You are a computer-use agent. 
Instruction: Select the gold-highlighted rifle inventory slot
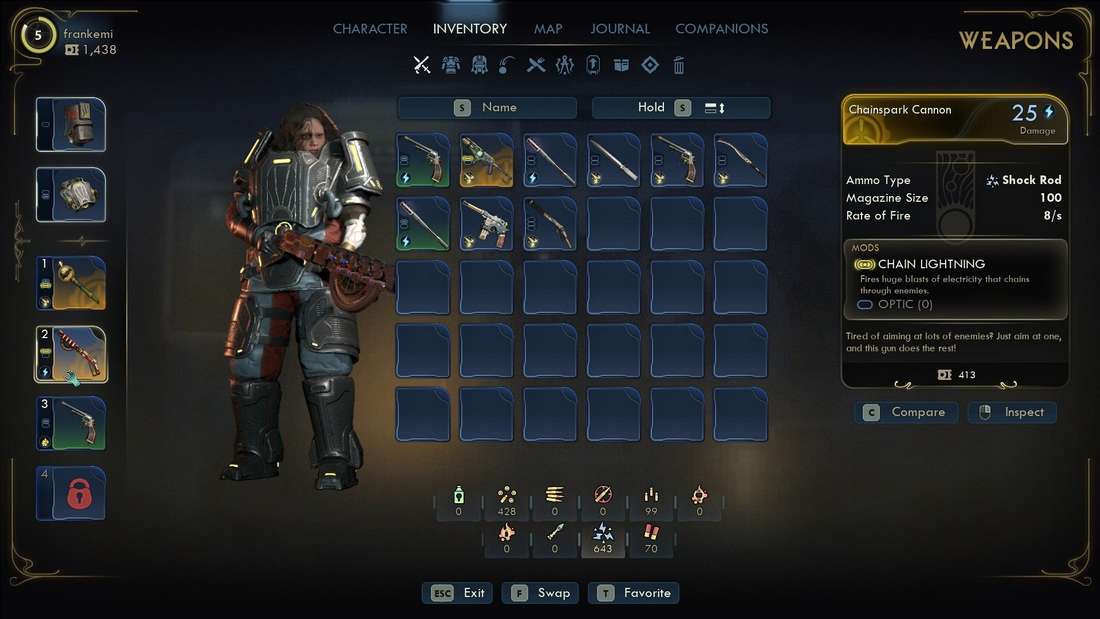[x=486, y=160]
